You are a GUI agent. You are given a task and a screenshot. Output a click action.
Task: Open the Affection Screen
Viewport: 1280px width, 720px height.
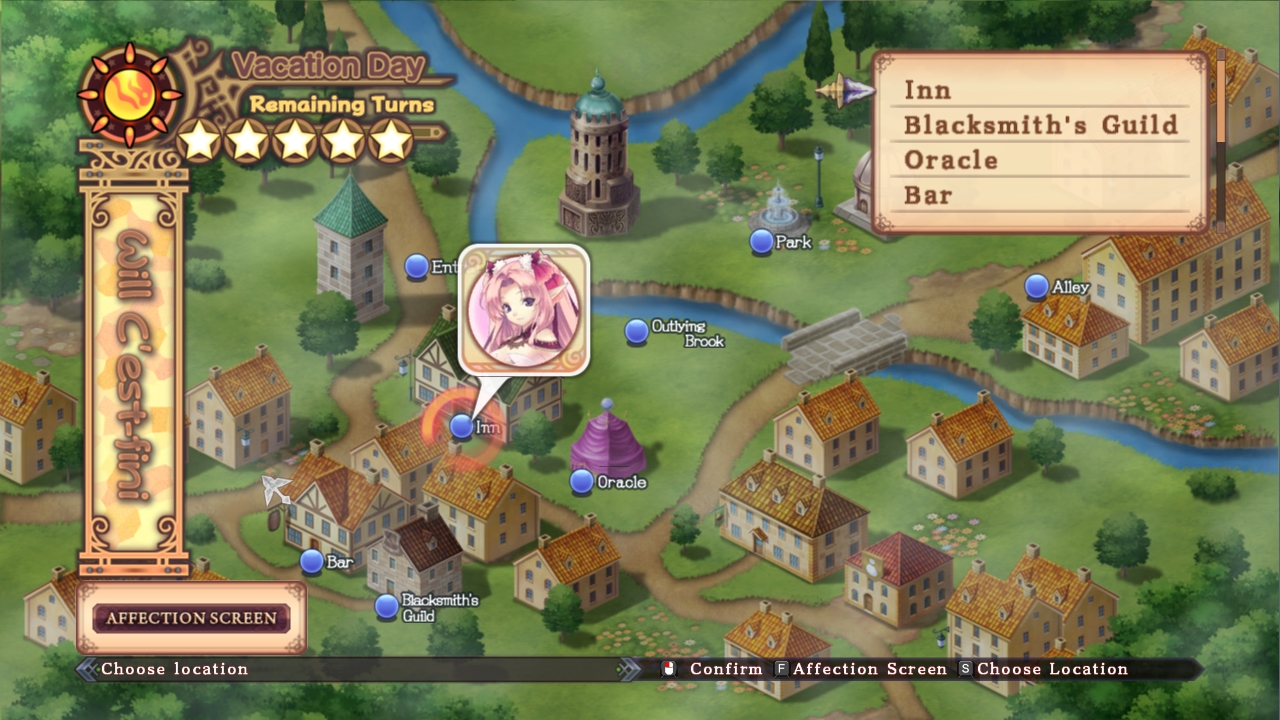[190, 618]
